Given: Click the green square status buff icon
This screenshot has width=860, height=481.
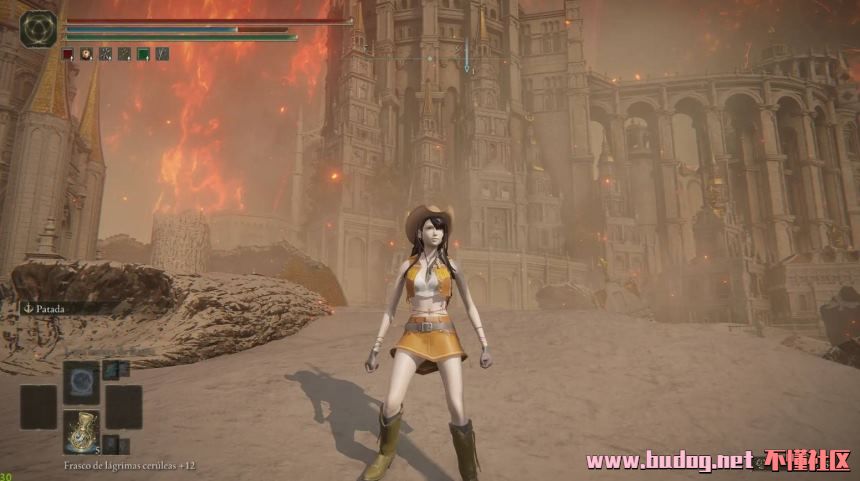Looking at the screenshot, I should [143, 54].
